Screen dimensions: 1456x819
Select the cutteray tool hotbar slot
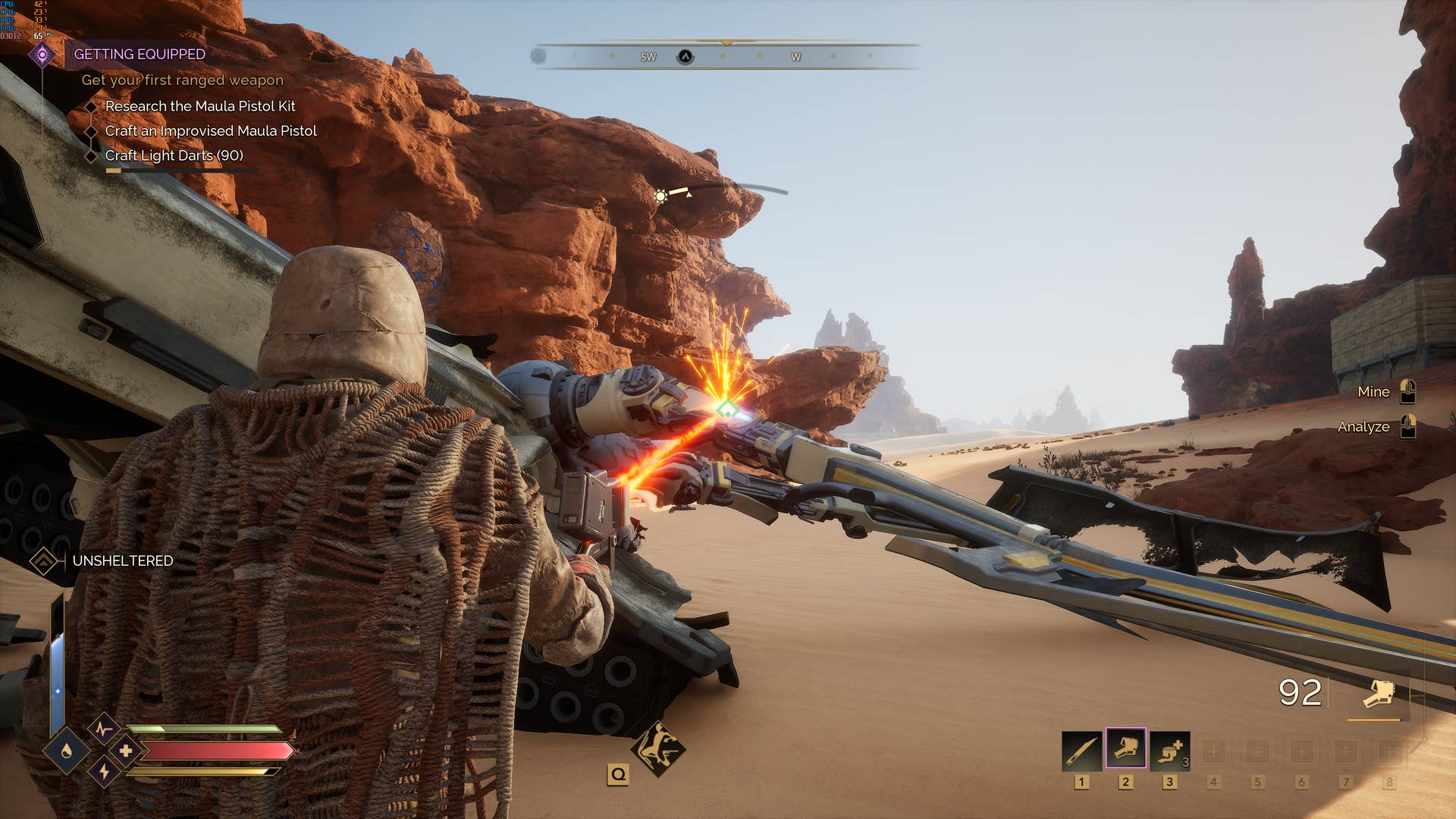[x=1125, y=749]
